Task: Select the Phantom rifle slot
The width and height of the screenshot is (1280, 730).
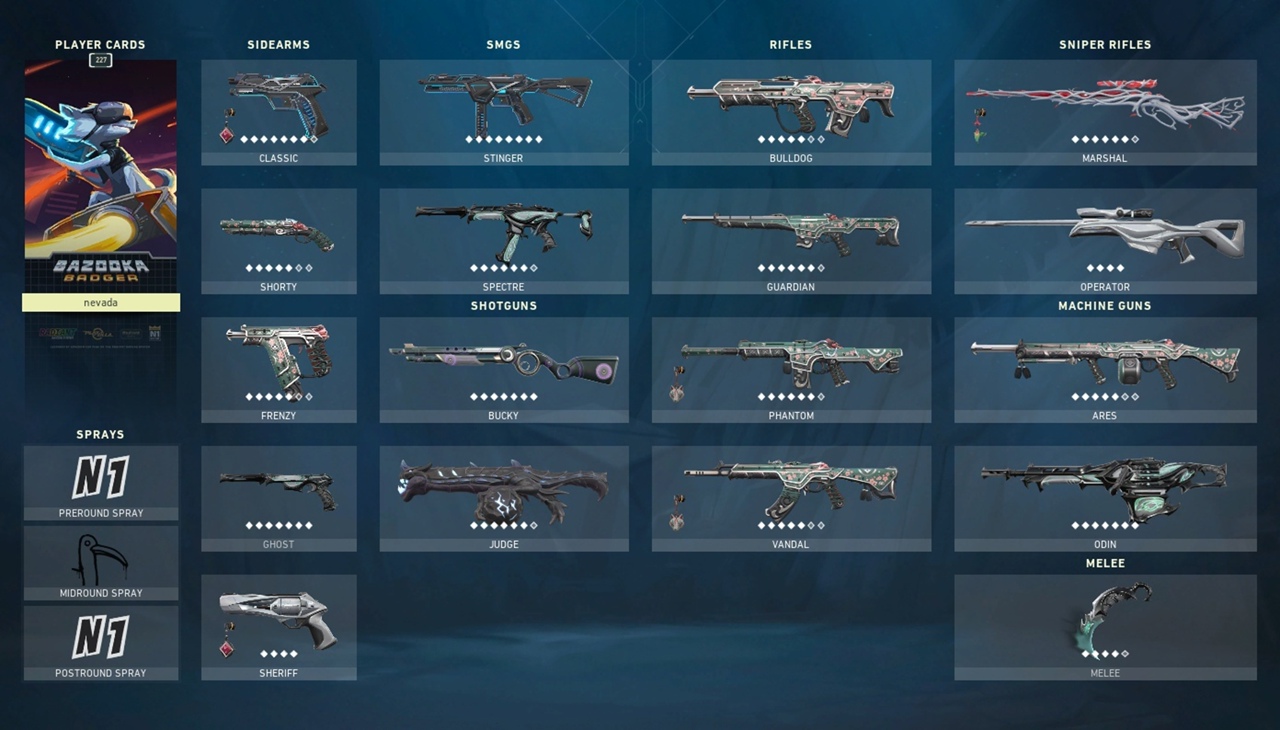Action: click(791, 369)
